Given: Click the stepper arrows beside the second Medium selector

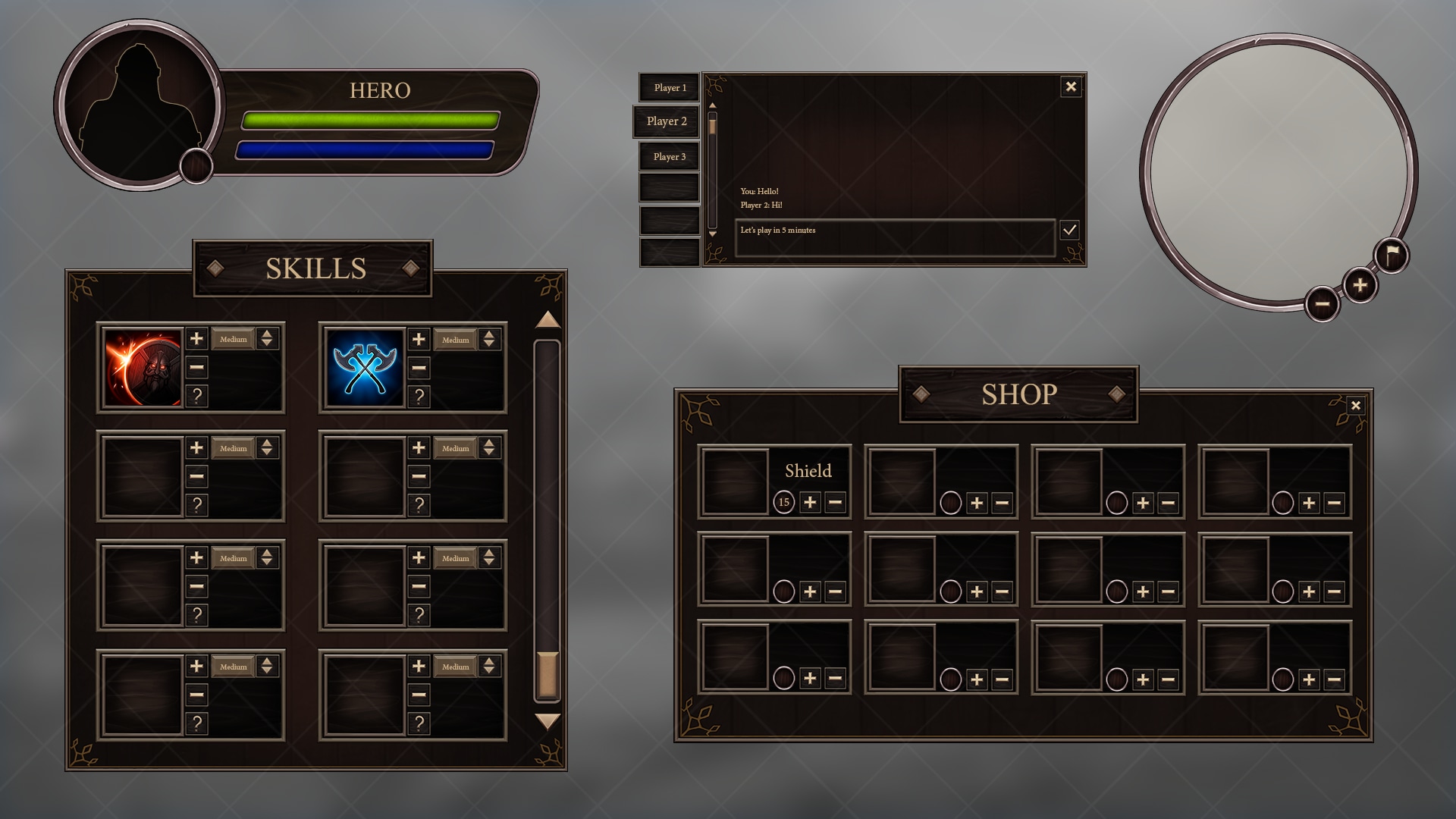Looking at the screenshot, I should [491, 340].
